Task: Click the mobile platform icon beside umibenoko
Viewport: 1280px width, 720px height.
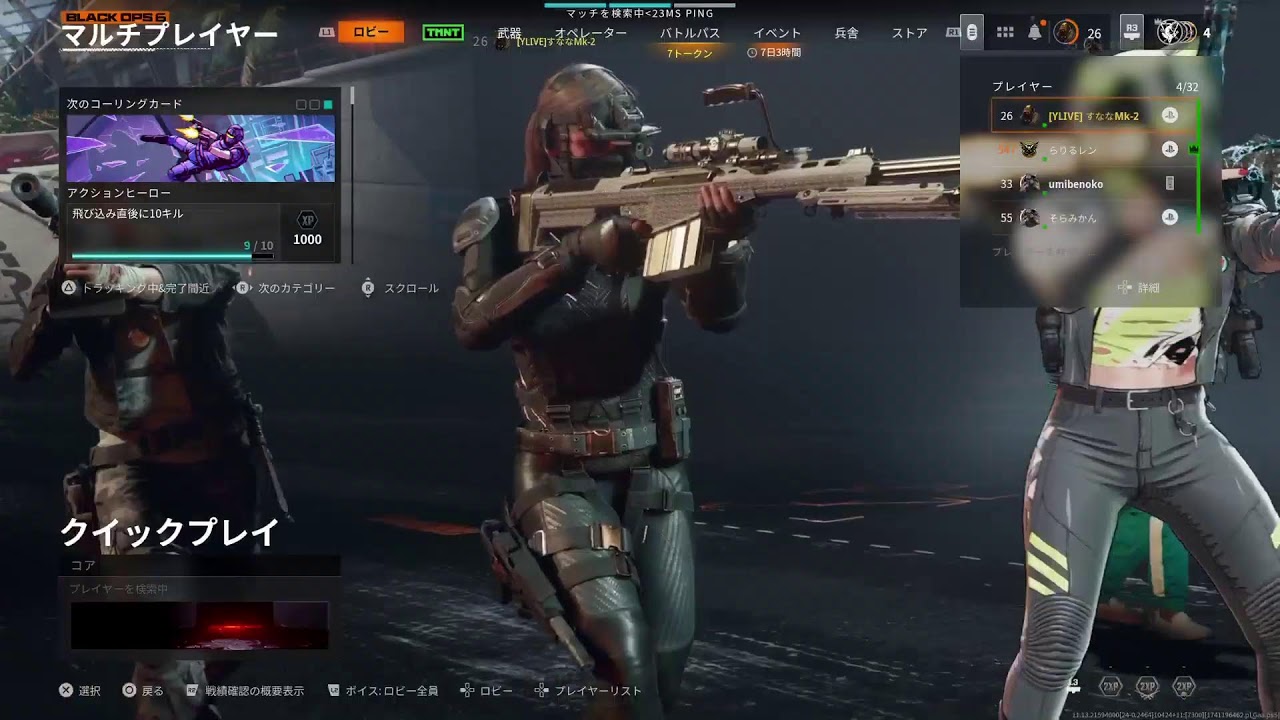Action: click(x=1170, y=185)
